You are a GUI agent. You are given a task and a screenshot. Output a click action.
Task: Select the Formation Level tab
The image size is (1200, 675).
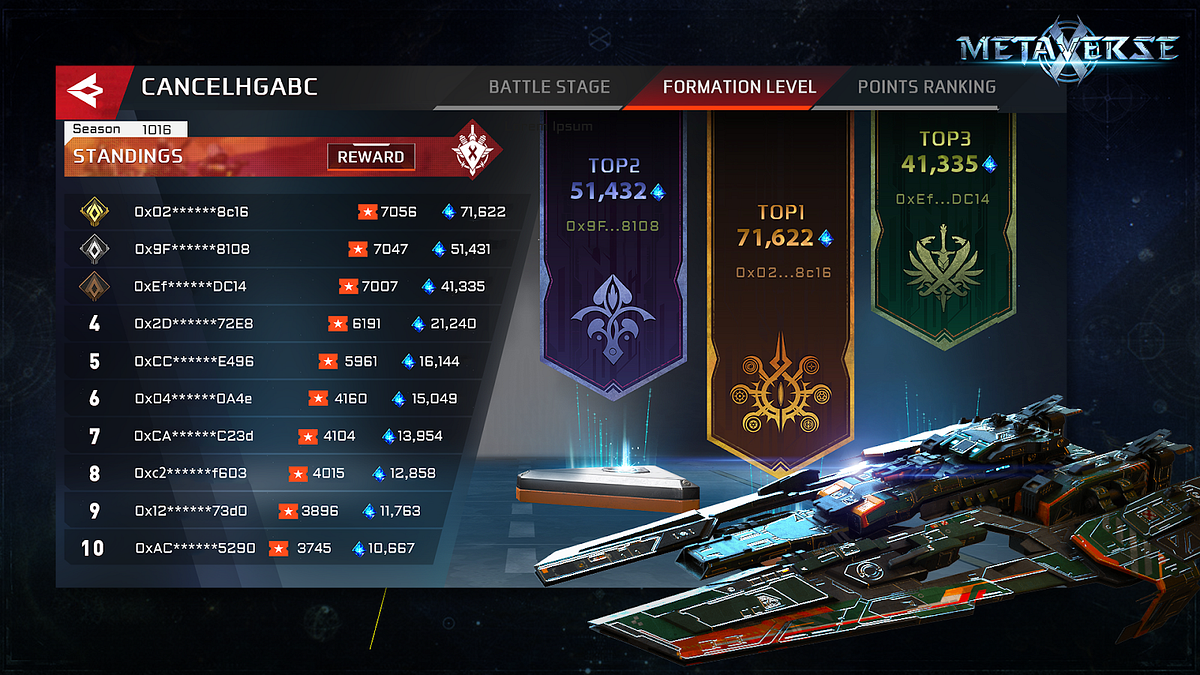[739, 87]
